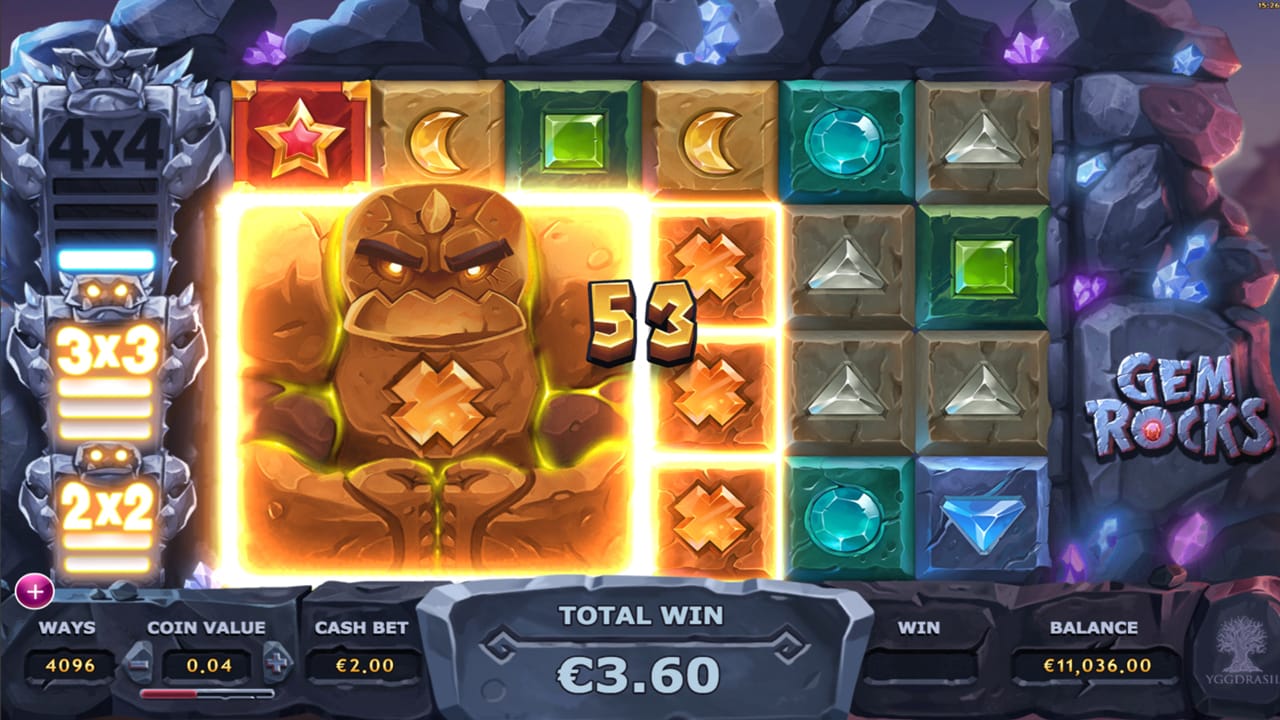Open the purple plus menu button
1280x720 pixels.
coord(34,591)
